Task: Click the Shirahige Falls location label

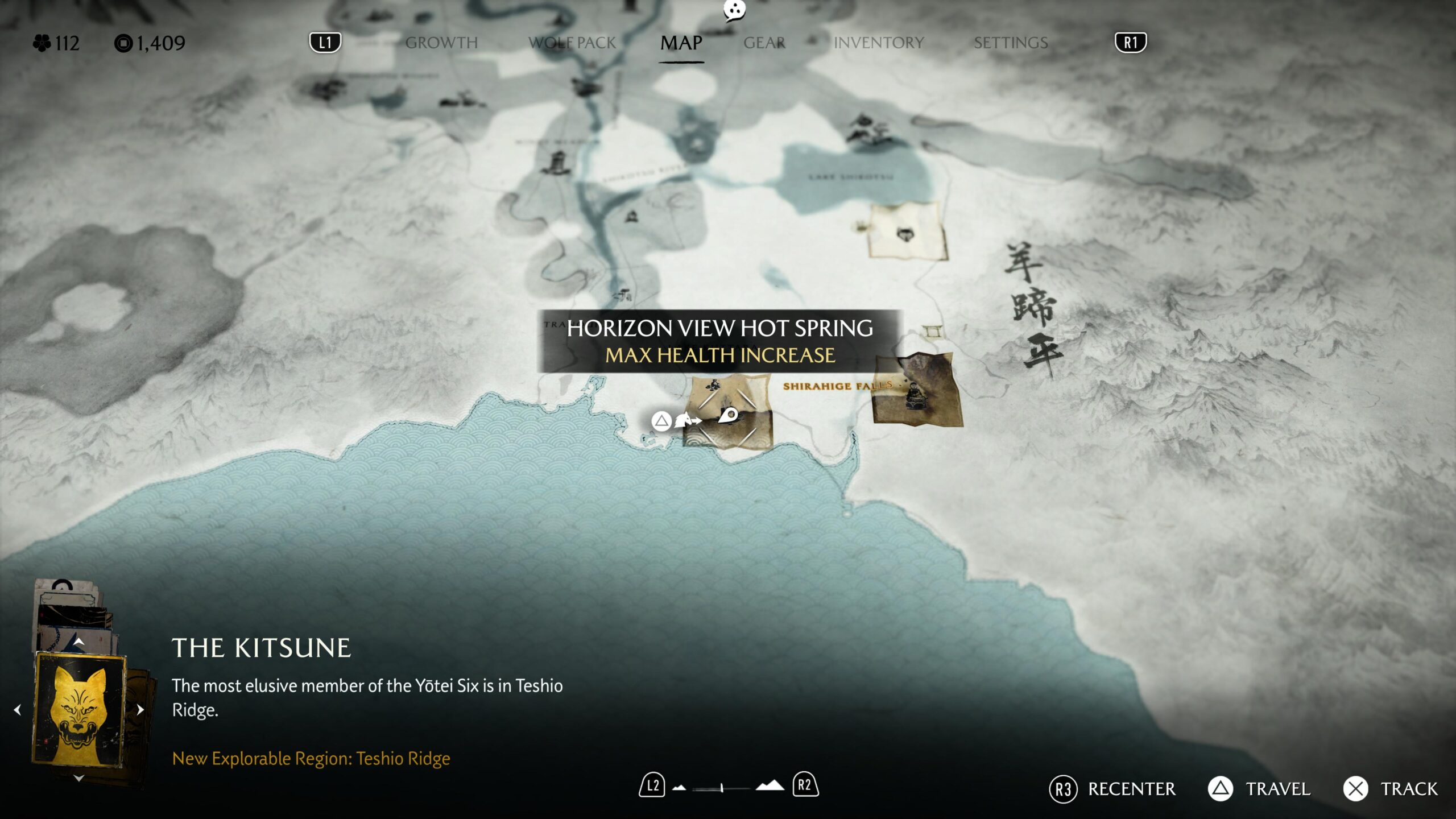Action: (837, 386)
